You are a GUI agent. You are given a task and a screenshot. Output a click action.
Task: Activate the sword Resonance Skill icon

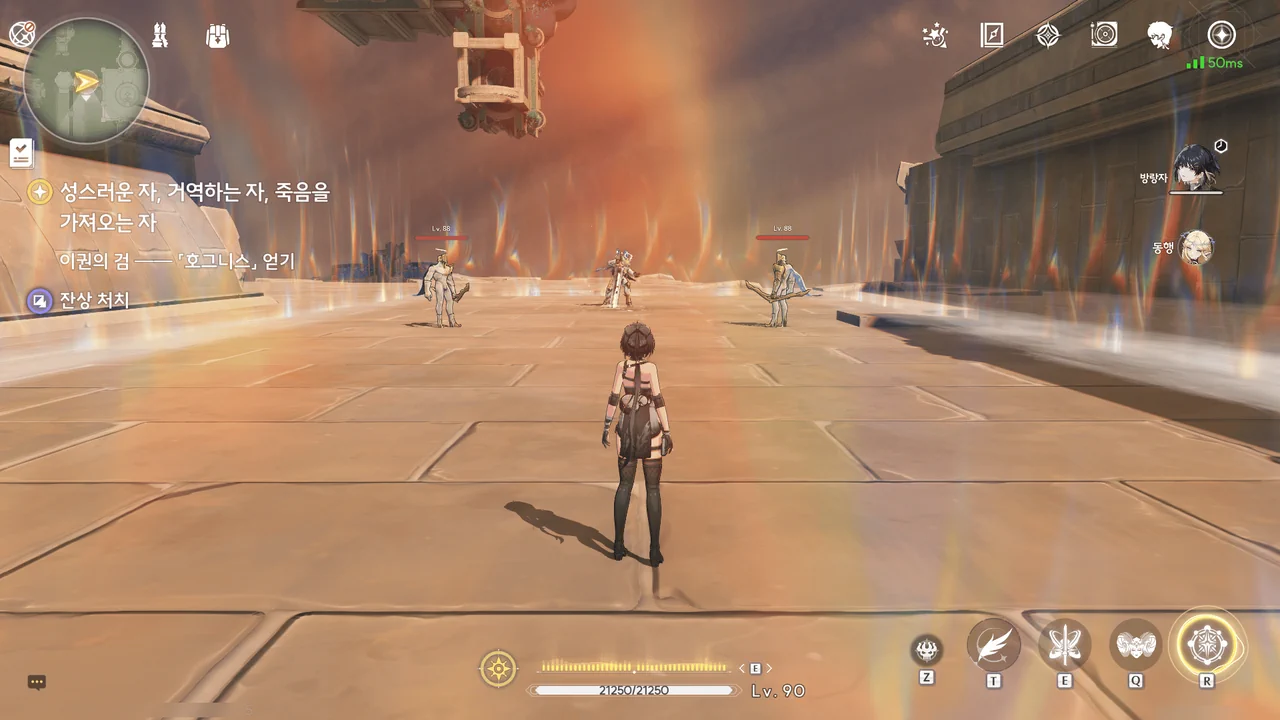(x=1064, y=645)
